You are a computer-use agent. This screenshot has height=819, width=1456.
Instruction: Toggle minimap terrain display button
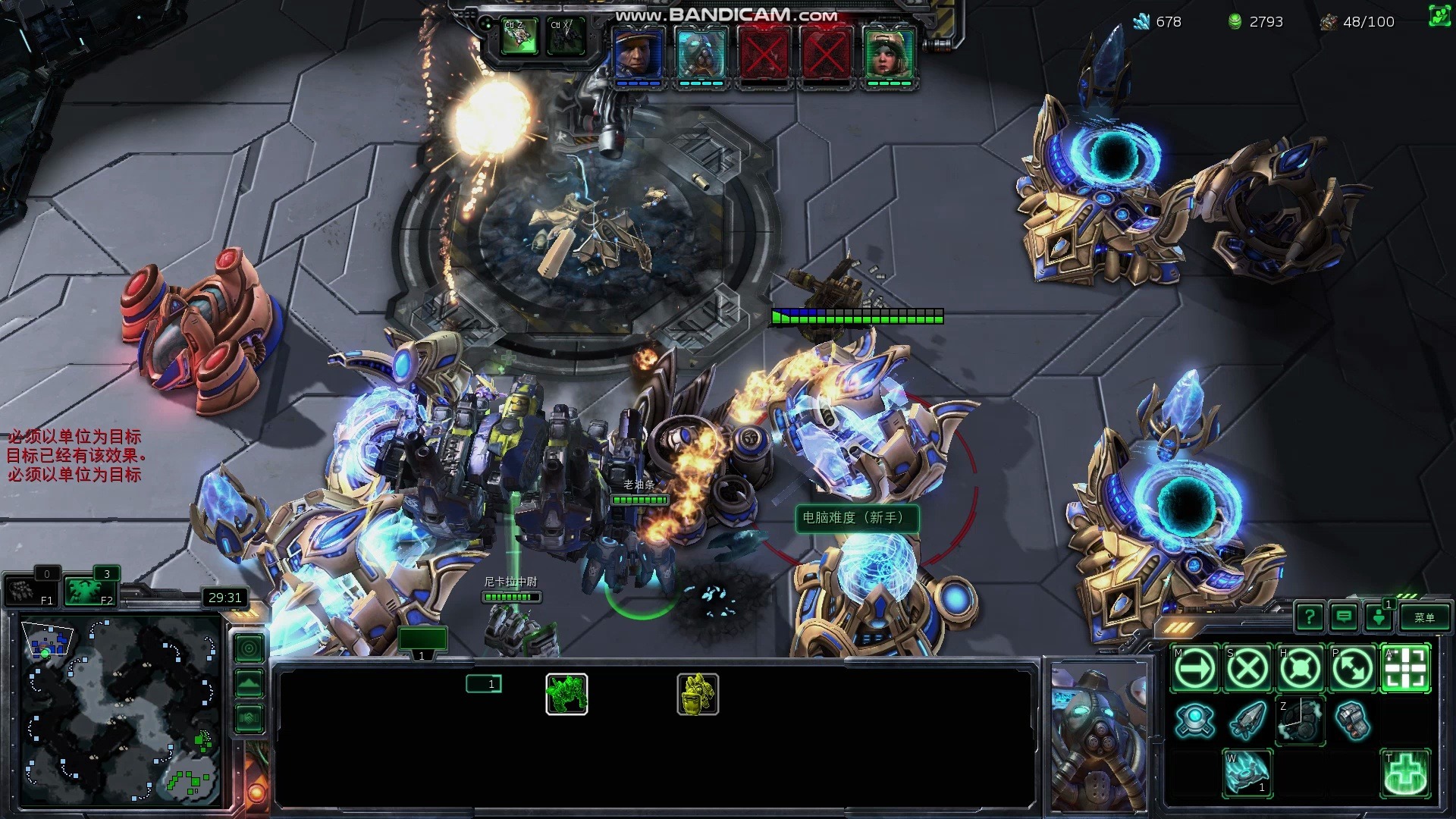coord(249,683)
